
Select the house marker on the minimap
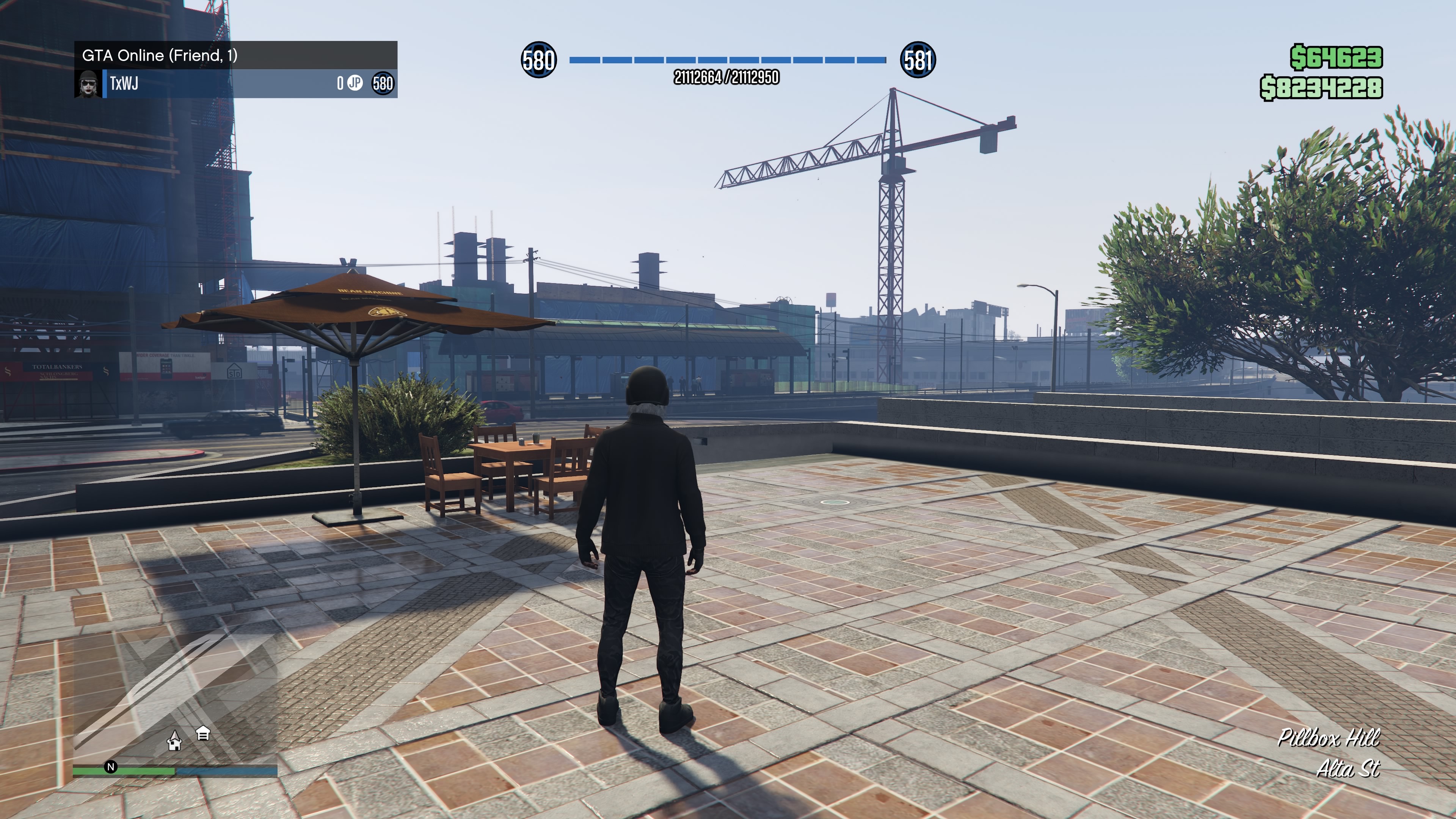pyautogui.click(x=175, y=741)
